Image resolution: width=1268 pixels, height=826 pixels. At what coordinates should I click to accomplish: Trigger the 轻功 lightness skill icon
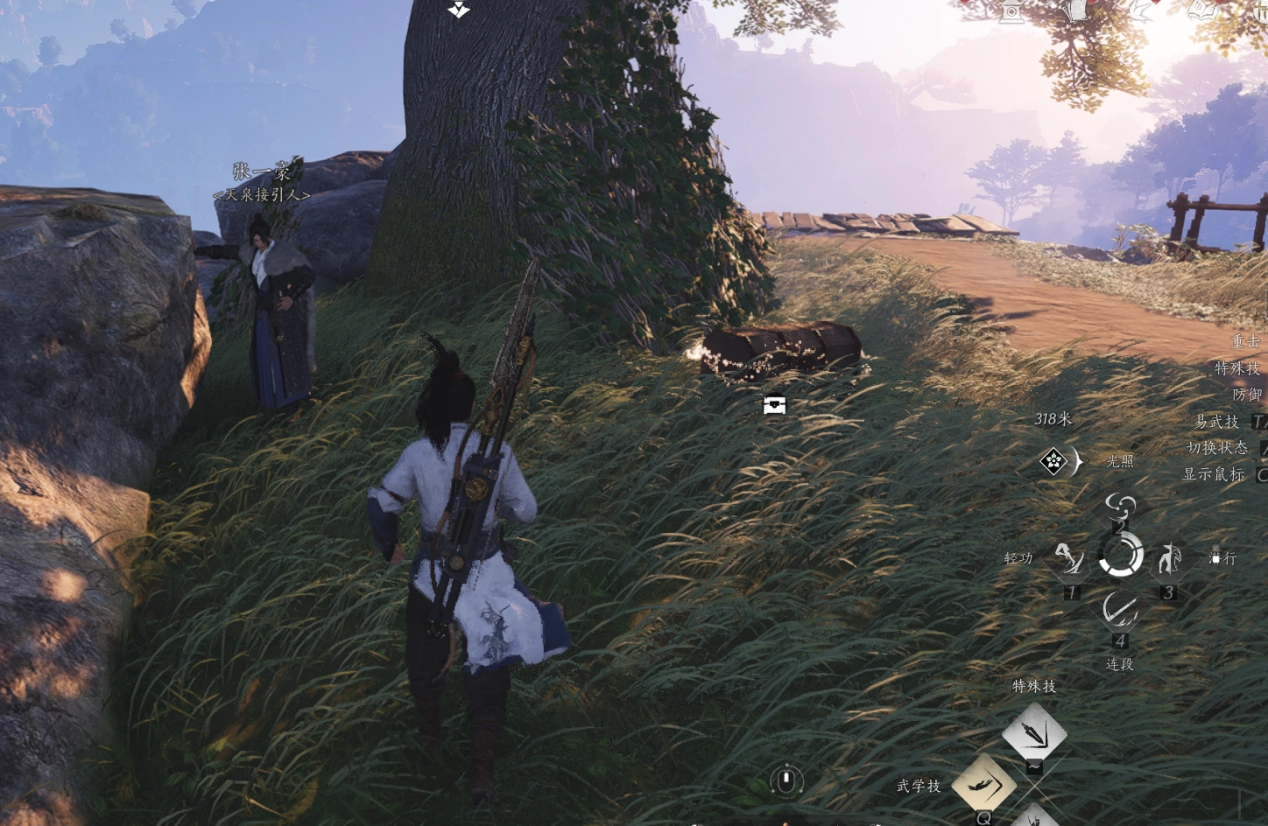[x=1070, y=559]
